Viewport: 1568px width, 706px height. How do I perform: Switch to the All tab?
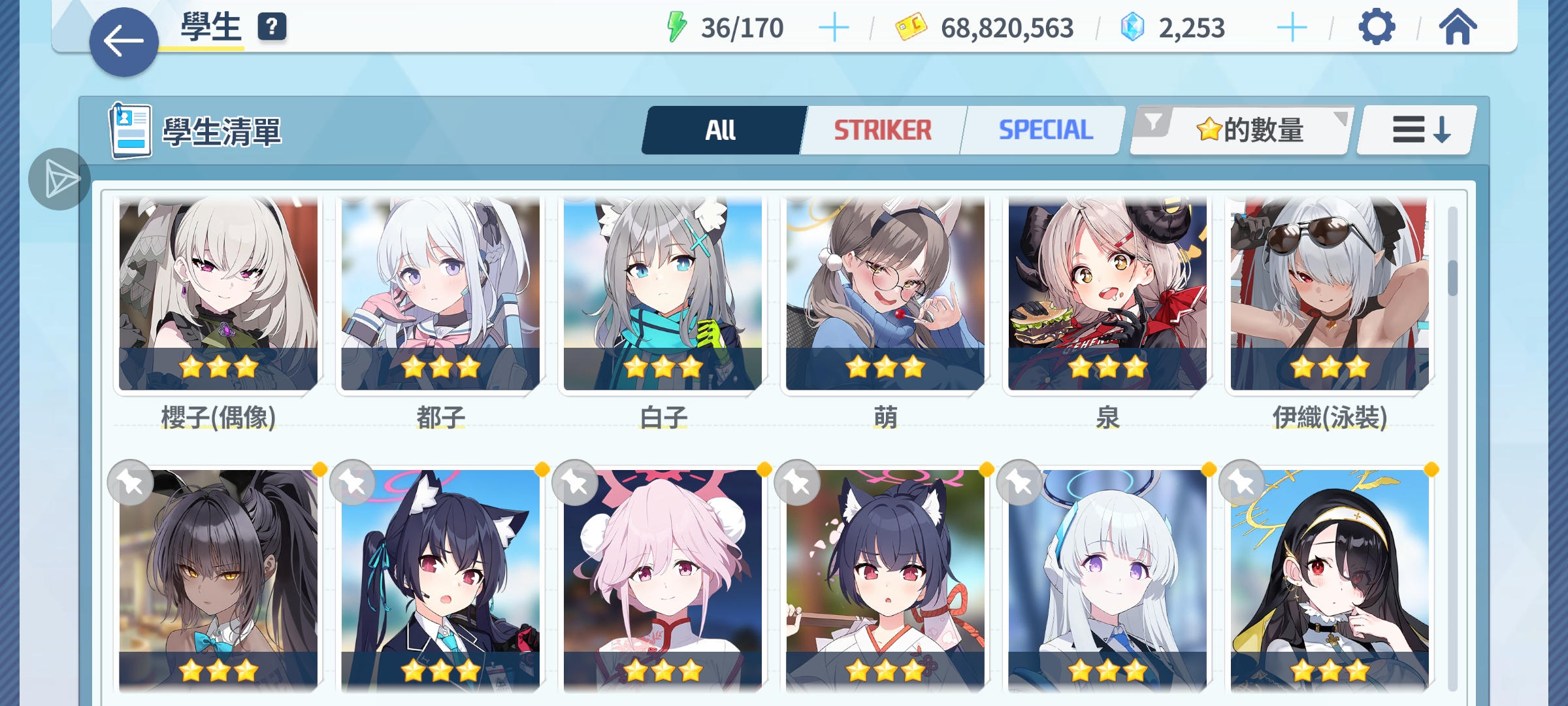721,130
